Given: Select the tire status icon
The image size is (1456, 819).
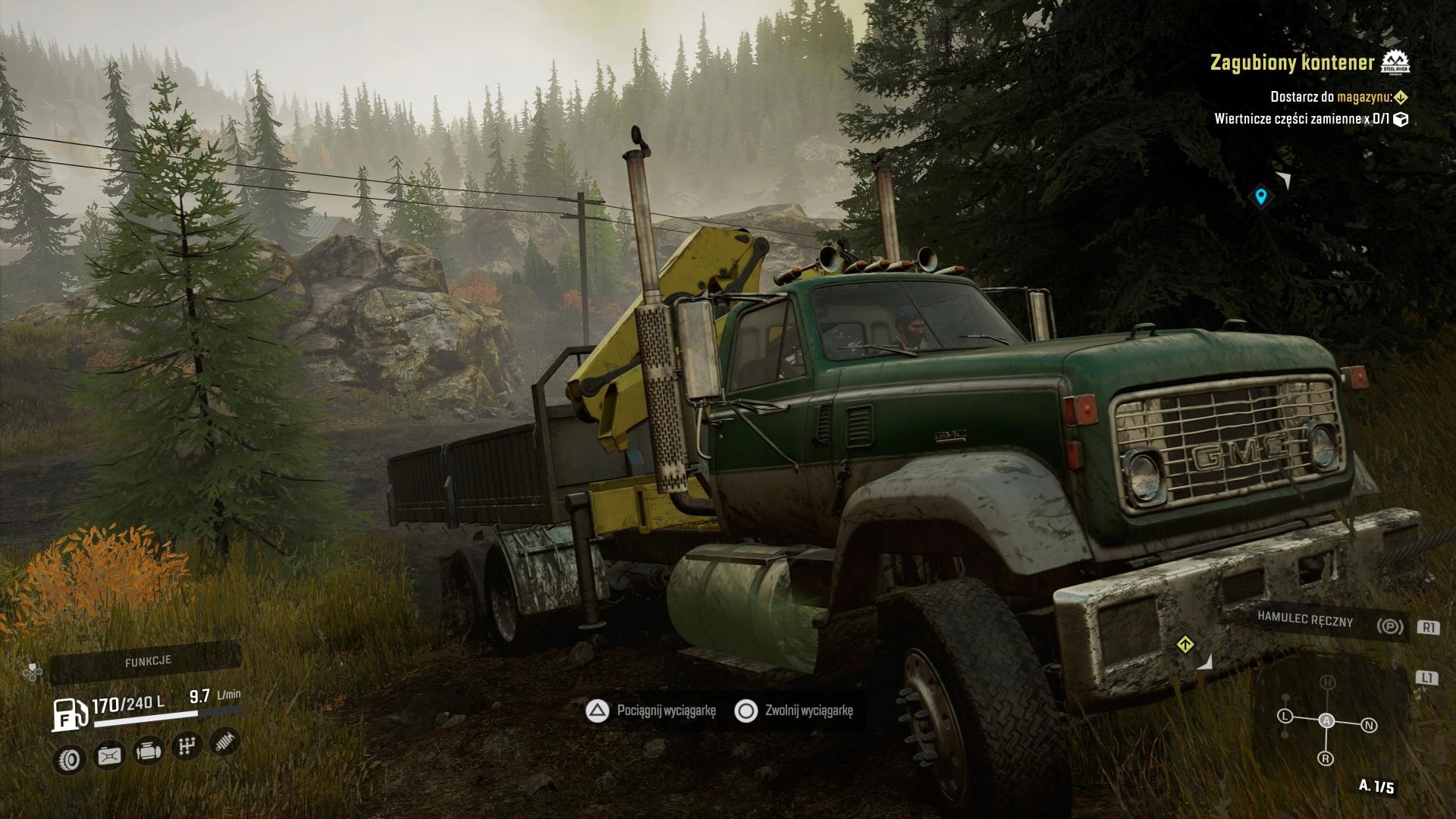Looking at the screenshot, I should click(x=71, y=758).
